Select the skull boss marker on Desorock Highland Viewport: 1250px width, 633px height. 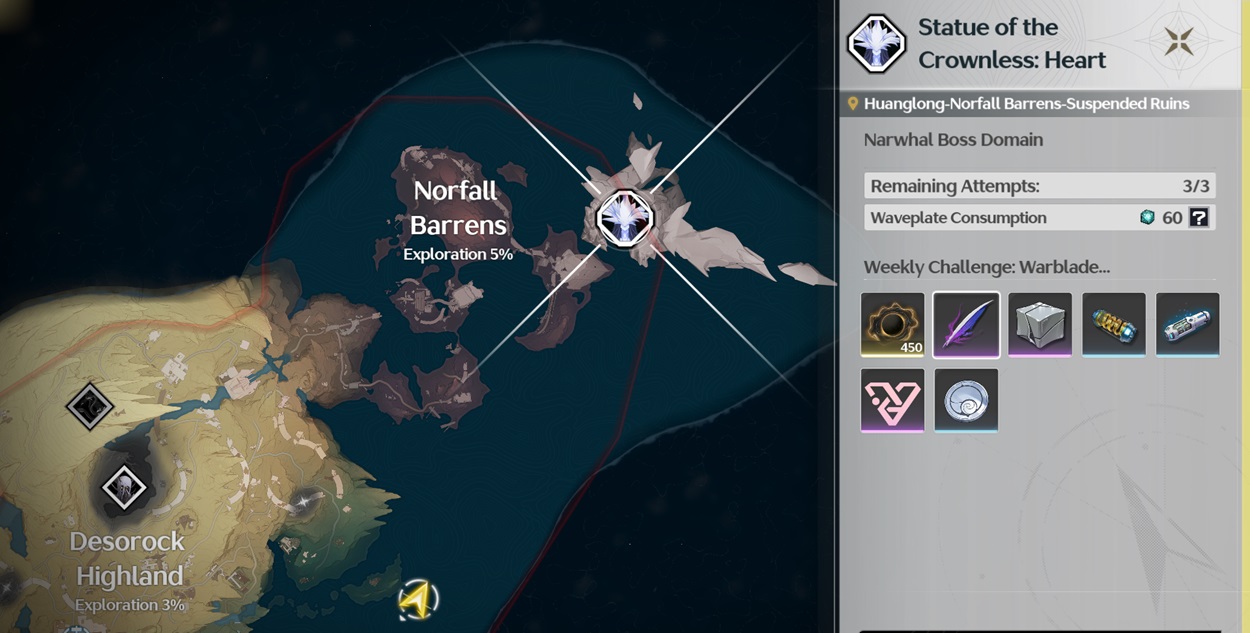(x=124, y=488)
